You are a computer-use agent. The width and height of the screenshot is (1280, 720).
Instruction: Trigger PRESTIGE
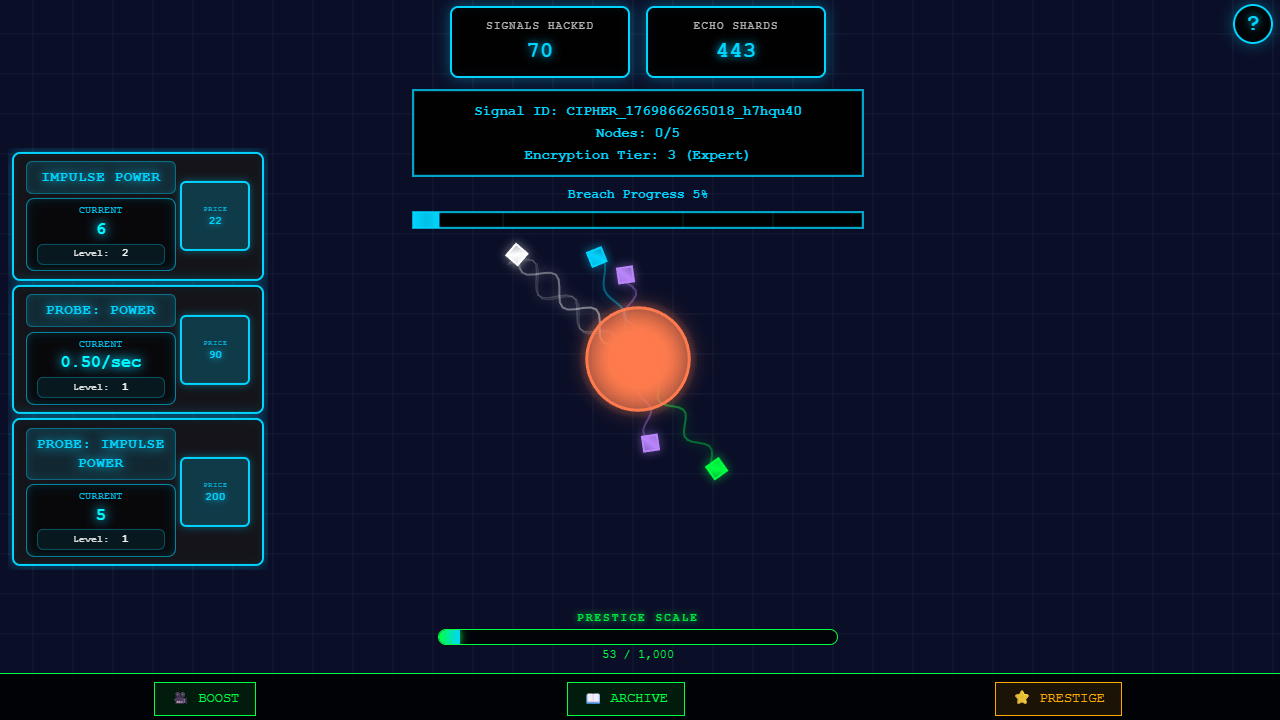(x=1058, y=698)
